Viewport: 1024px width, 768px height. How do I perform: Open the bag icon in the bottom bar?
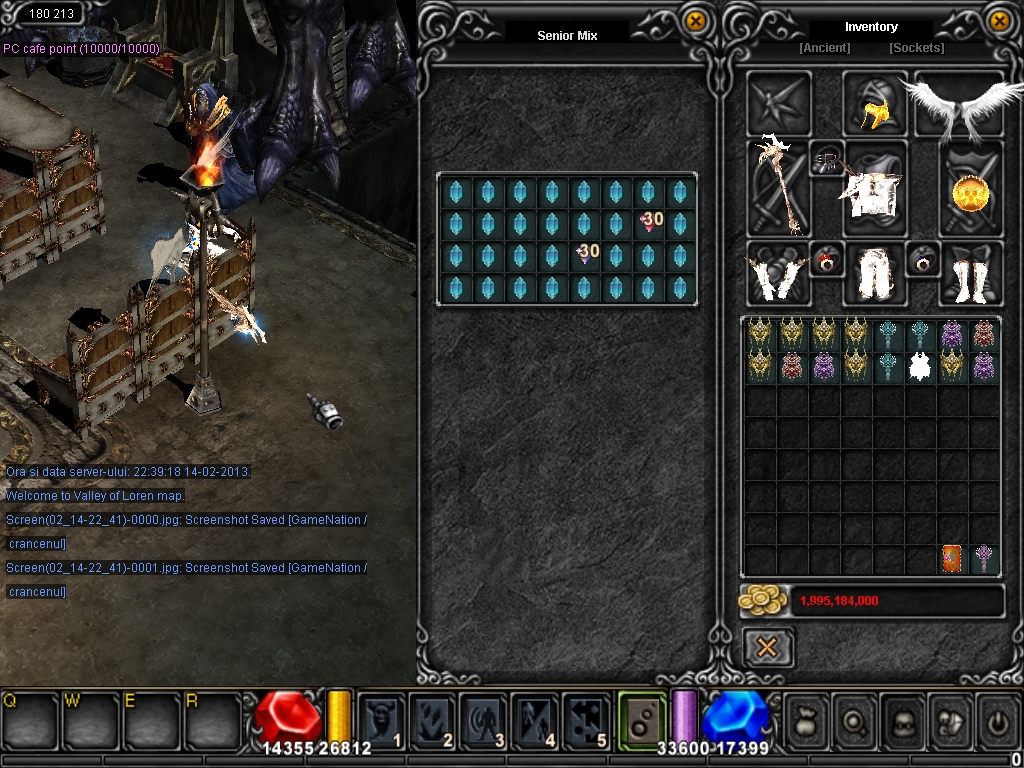pos(808,720)
